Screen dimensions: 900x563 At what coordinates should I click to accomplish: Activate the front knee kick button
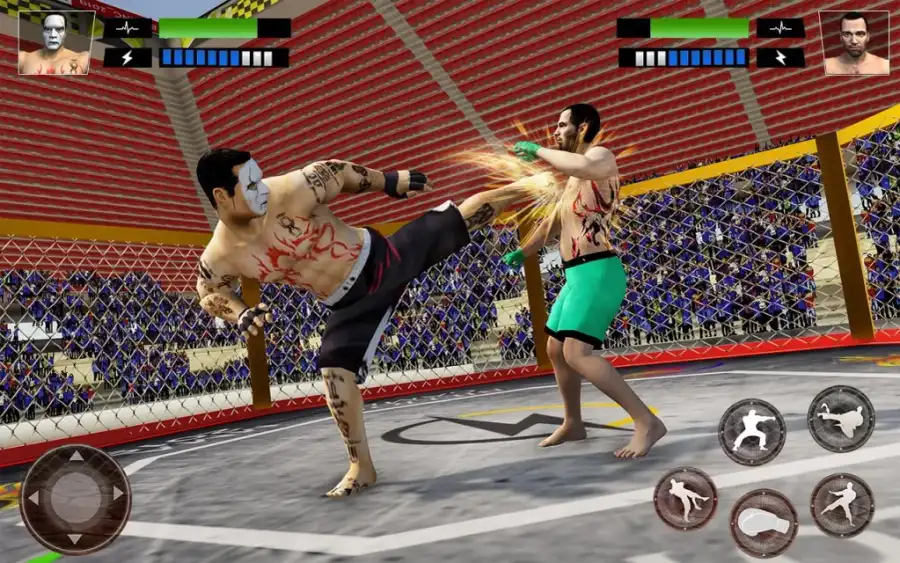(686, 498)
